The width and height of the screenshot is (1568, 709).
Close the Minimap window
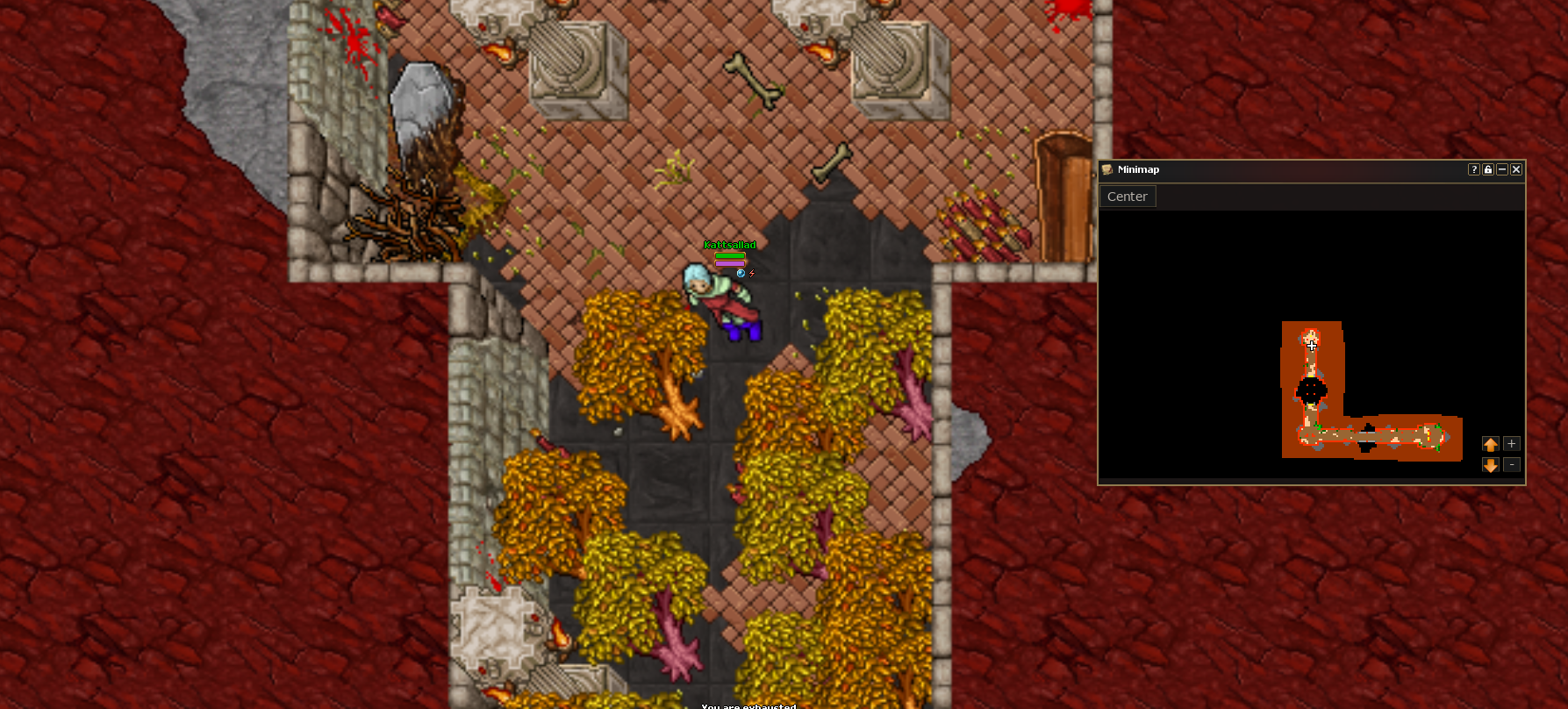click(1515, 169)
